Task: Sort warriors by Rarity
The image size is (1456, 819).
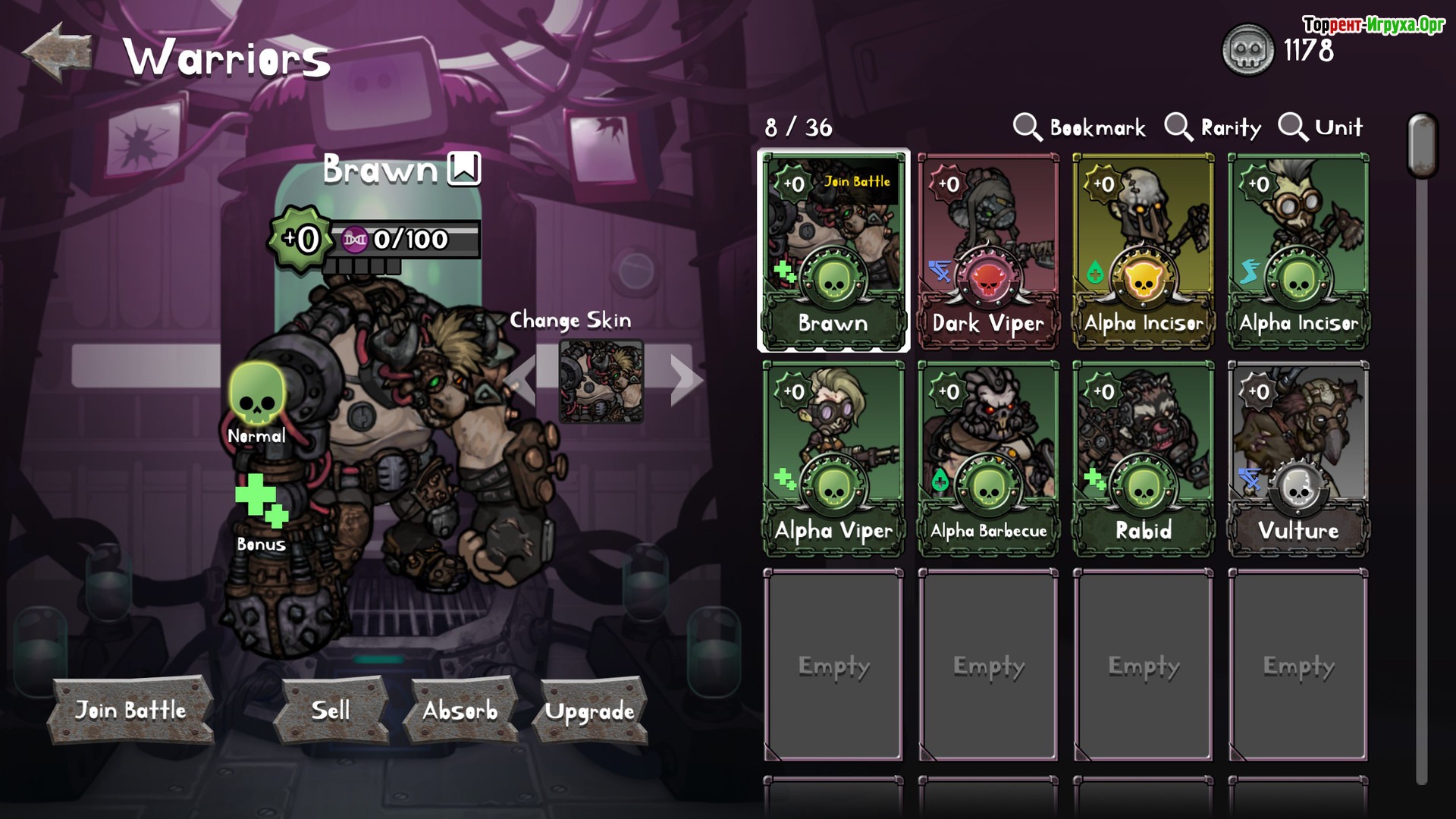Action: coord(1213,127)
